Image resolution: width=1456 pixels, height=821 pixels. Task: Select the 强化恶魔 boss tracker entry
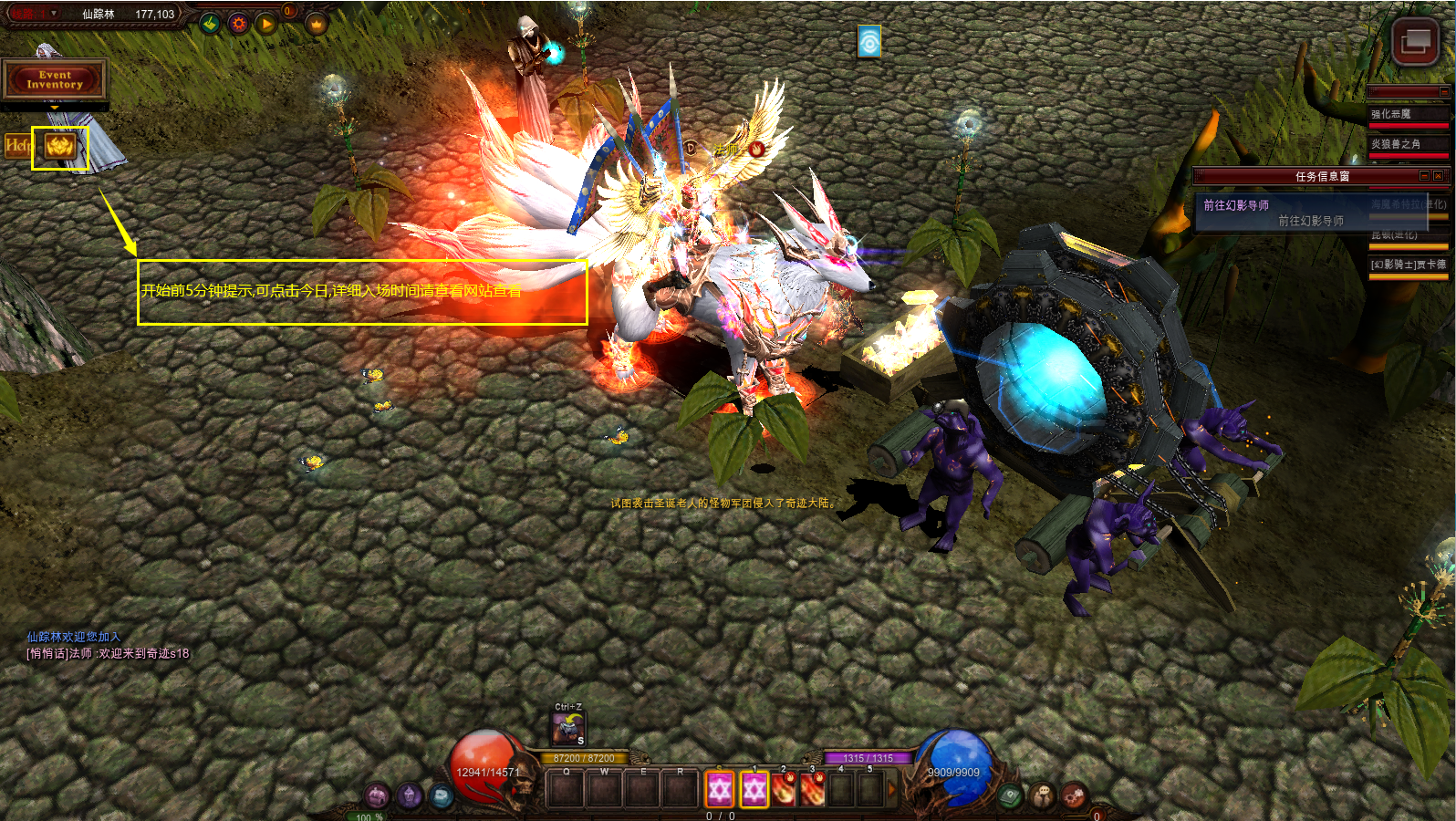click(1390, 114)
